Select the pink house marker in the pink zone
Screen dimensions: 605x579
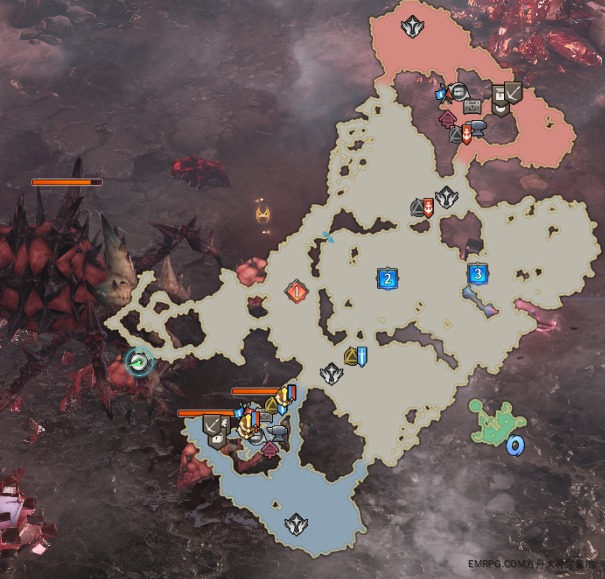pyautogui.click(x=449, y=121)
